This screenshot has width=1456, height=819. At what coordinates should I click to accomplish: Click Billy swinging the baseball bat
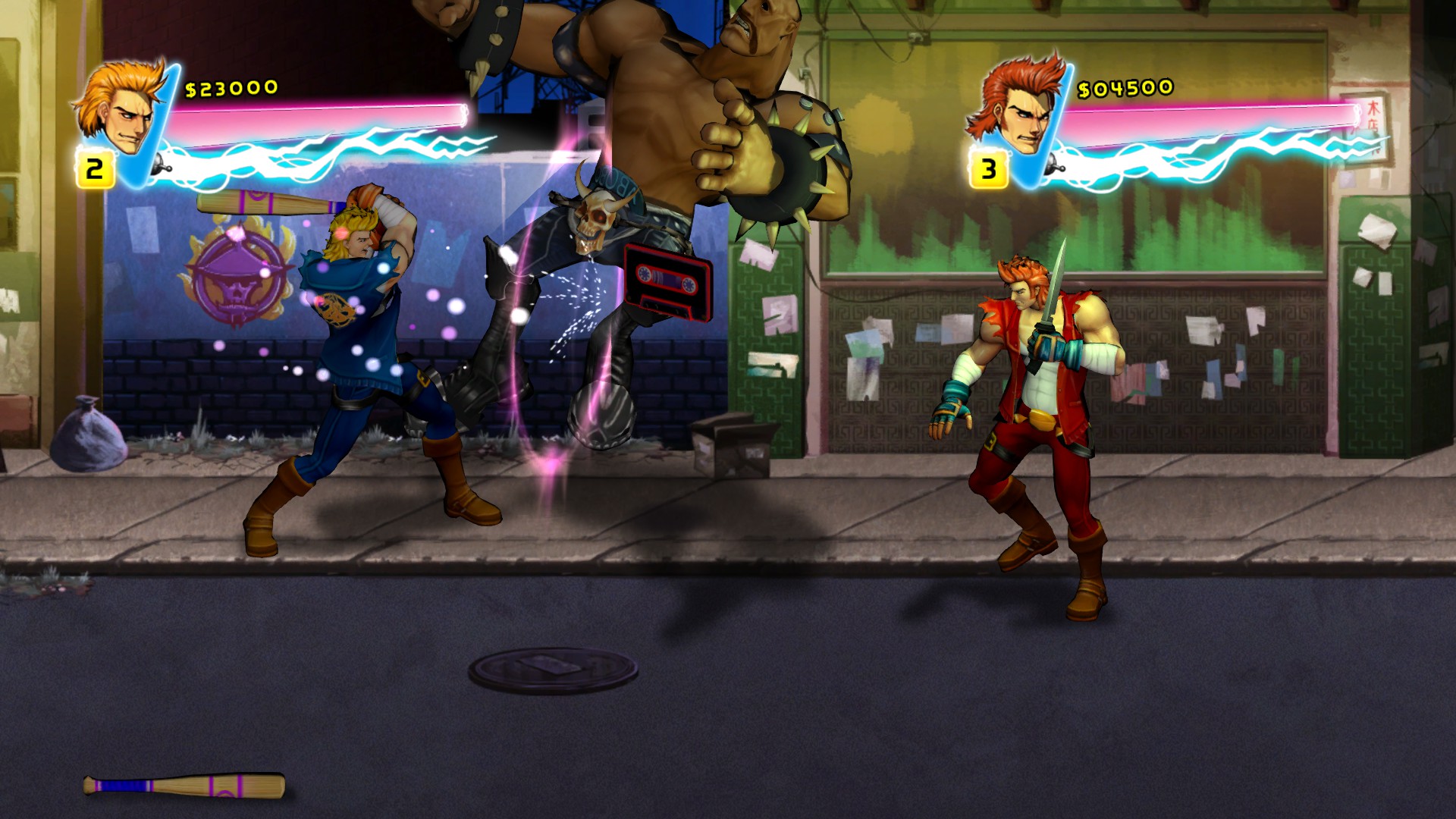point(356,341)
